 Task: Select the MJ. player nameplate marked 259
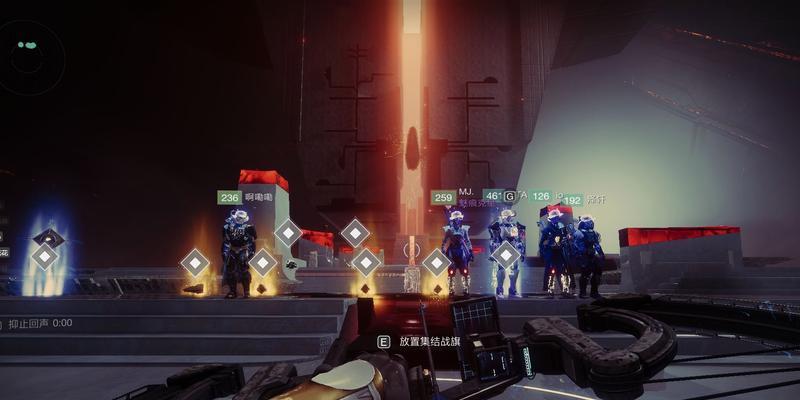453,197
